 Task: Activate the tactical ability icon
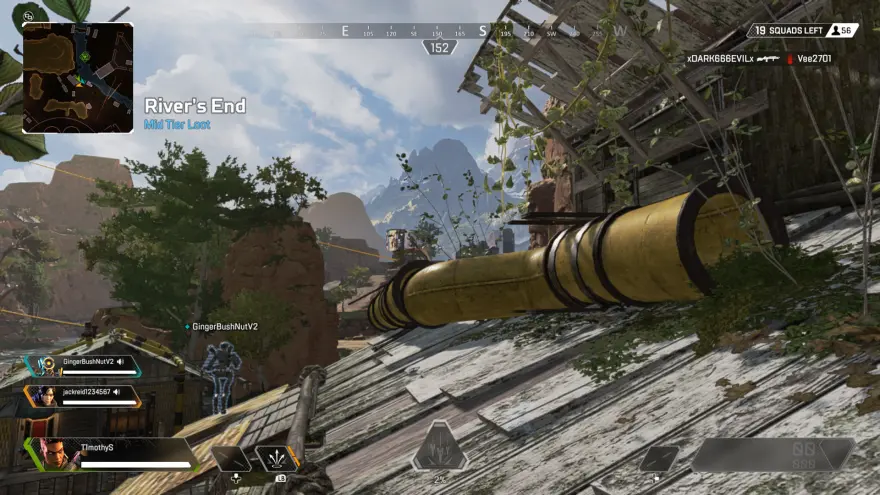(x=276, y=459)
